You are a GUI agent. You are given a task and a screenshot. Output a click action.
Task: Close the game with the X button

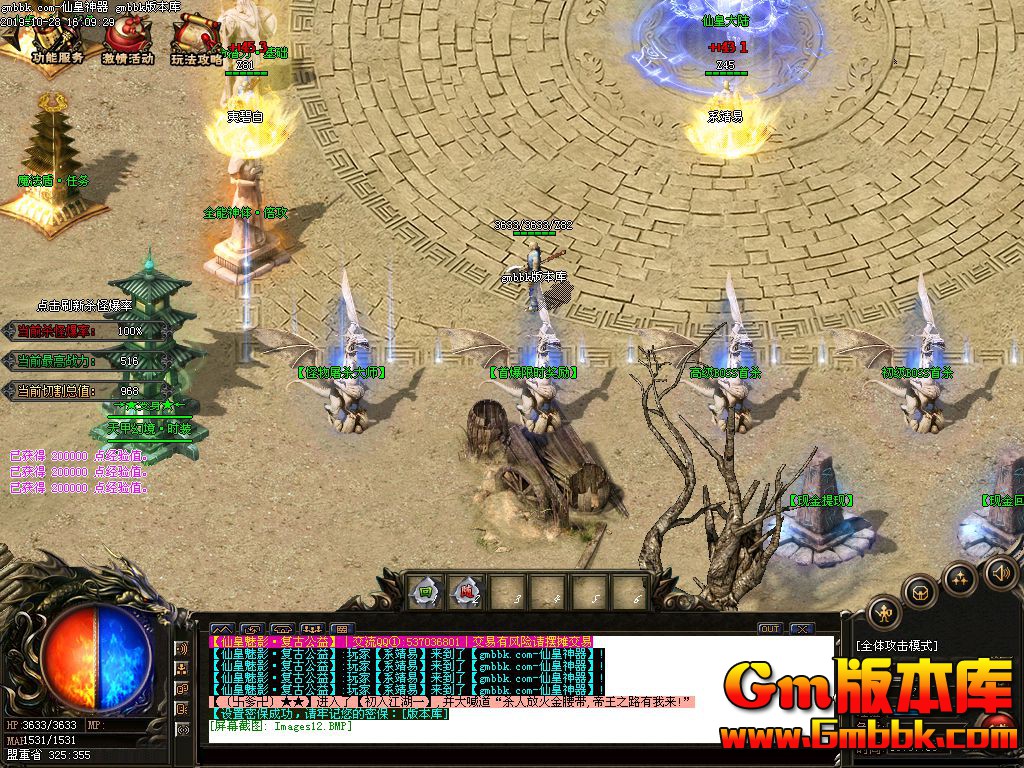pos(801,629)
